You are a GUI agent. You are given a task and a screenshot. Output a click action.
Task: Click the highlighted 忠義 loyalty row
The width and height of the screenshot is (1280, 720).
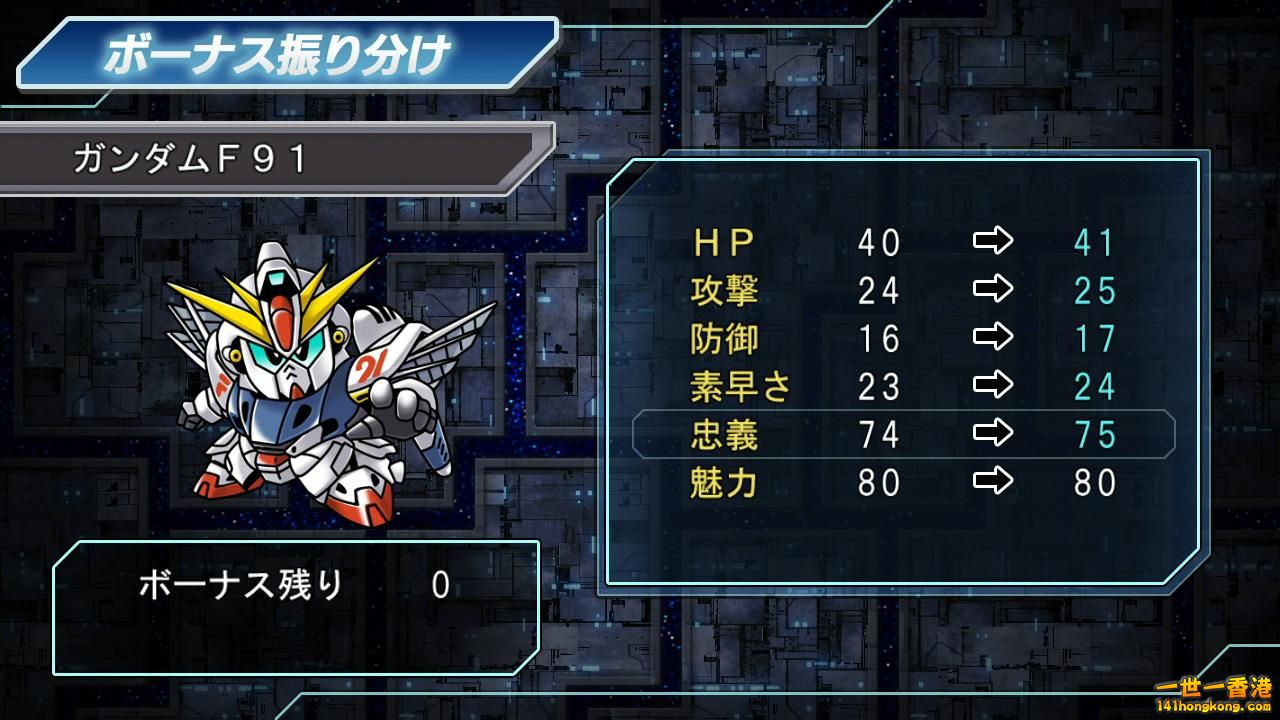coord(903,435)
